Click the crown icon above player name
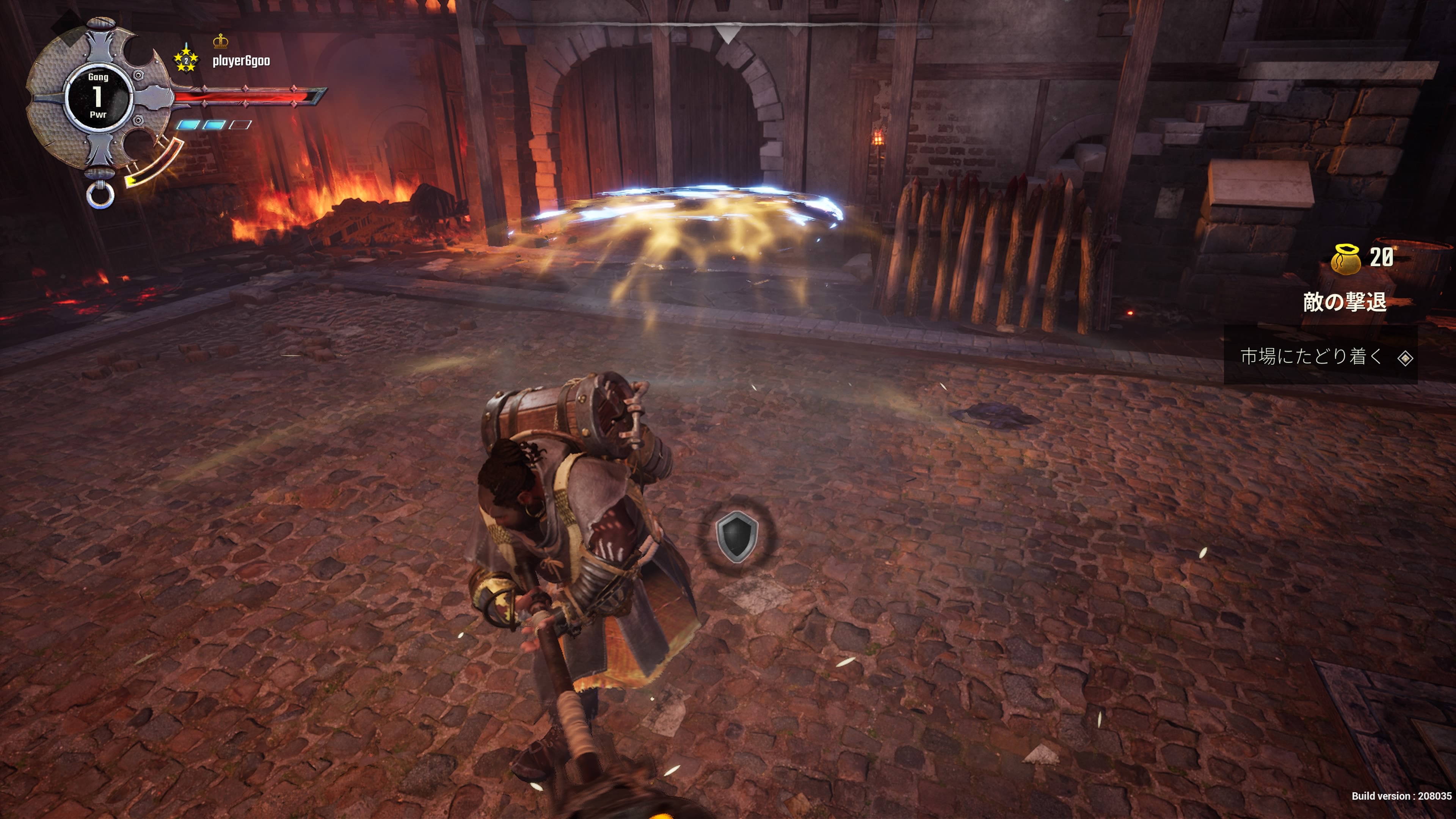The height and width of the screenshot is (819, 1456). point(220,41)
